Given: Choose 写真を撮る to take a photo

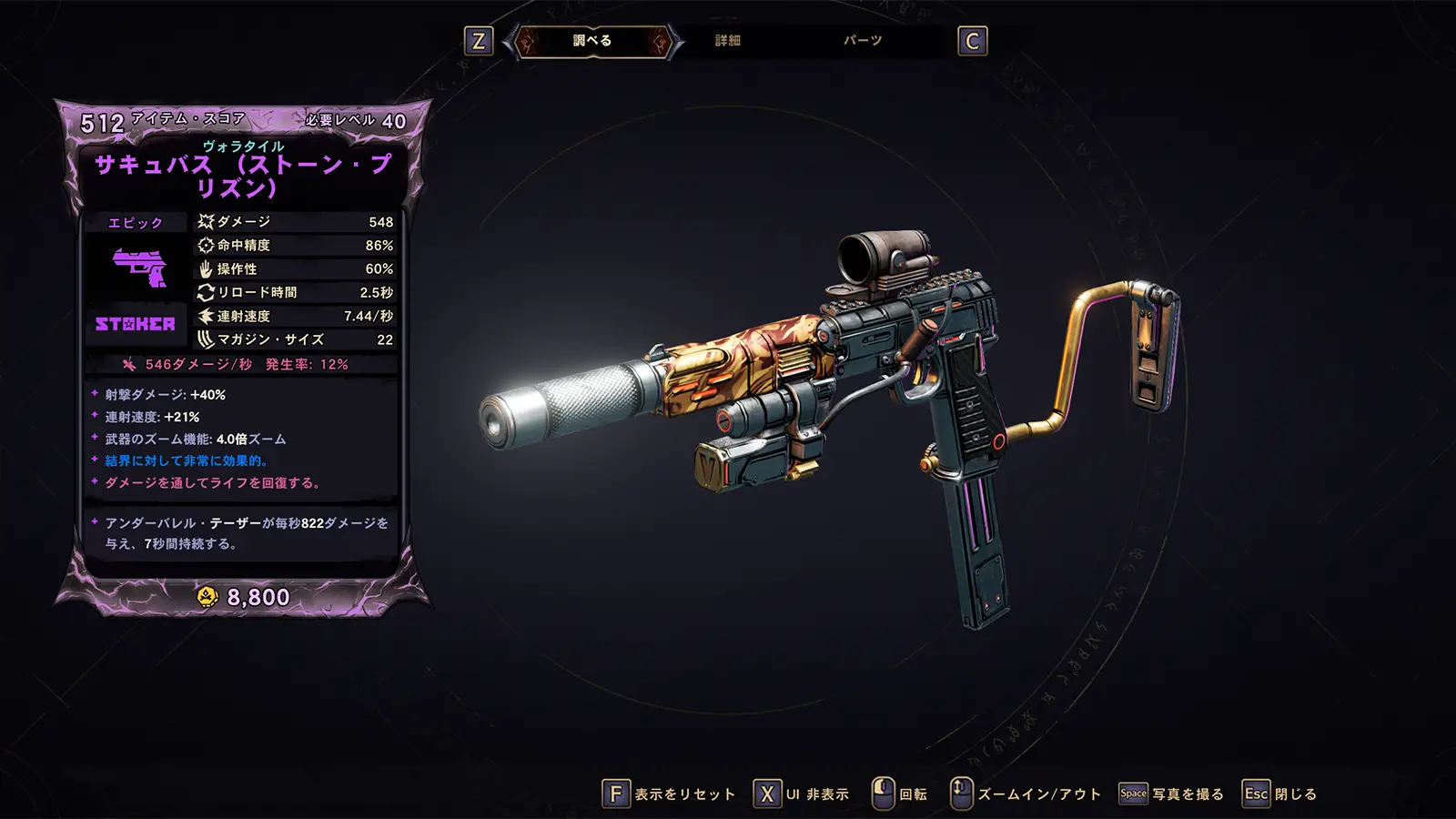Looking at the screenshot, I should coord(1172,794).
